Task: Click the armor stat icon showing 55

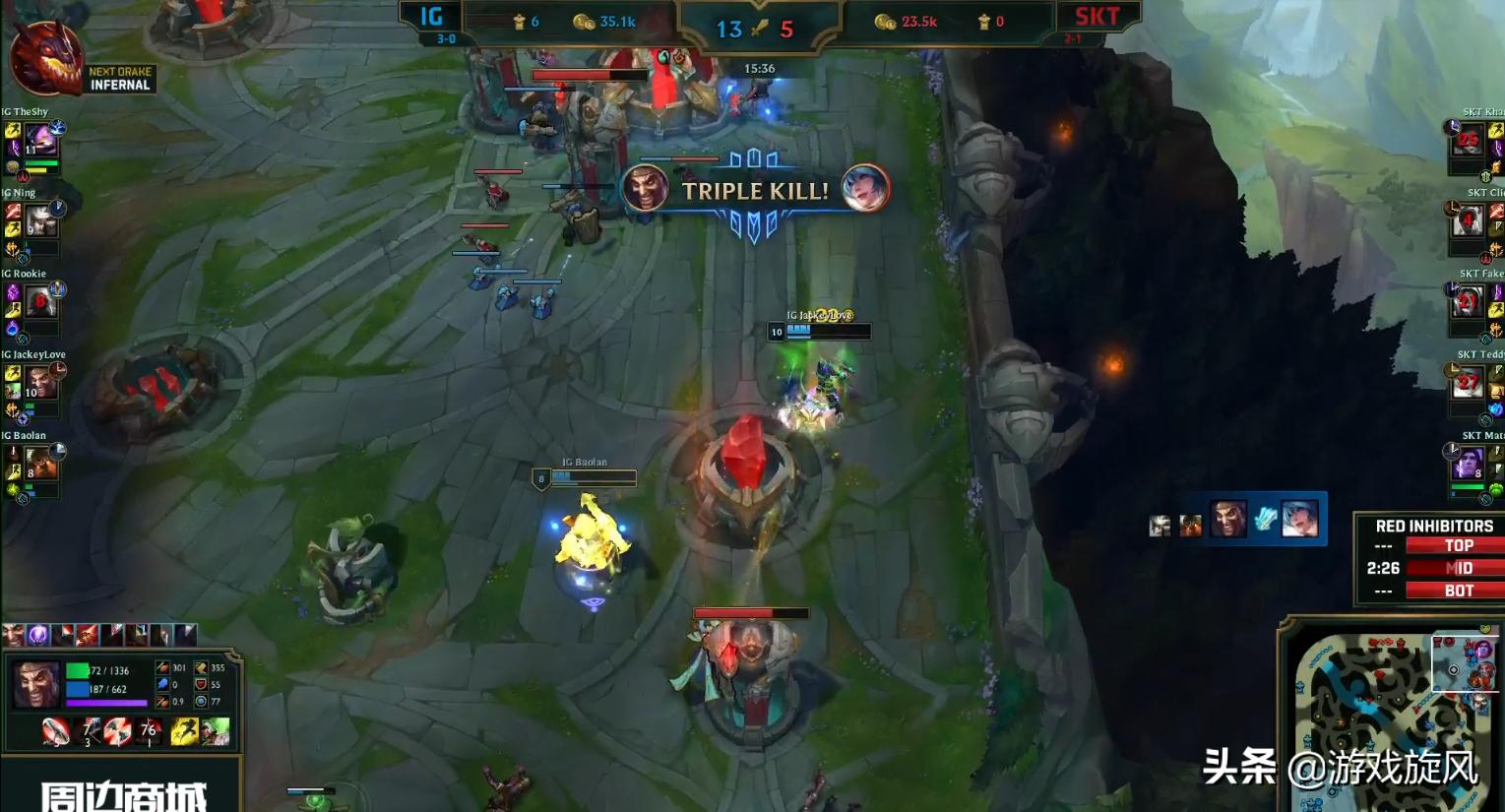Action: (x=202, y=685)
